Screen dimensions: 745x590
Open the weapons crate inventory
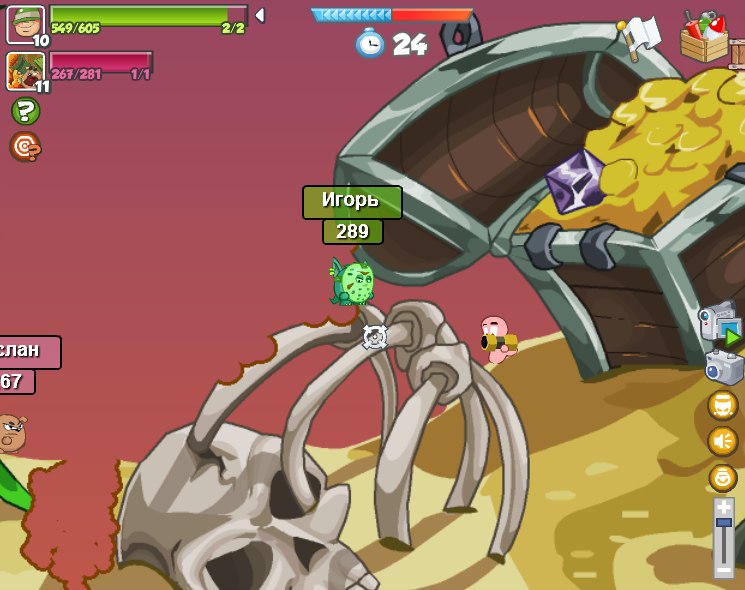tap(706, 36)
